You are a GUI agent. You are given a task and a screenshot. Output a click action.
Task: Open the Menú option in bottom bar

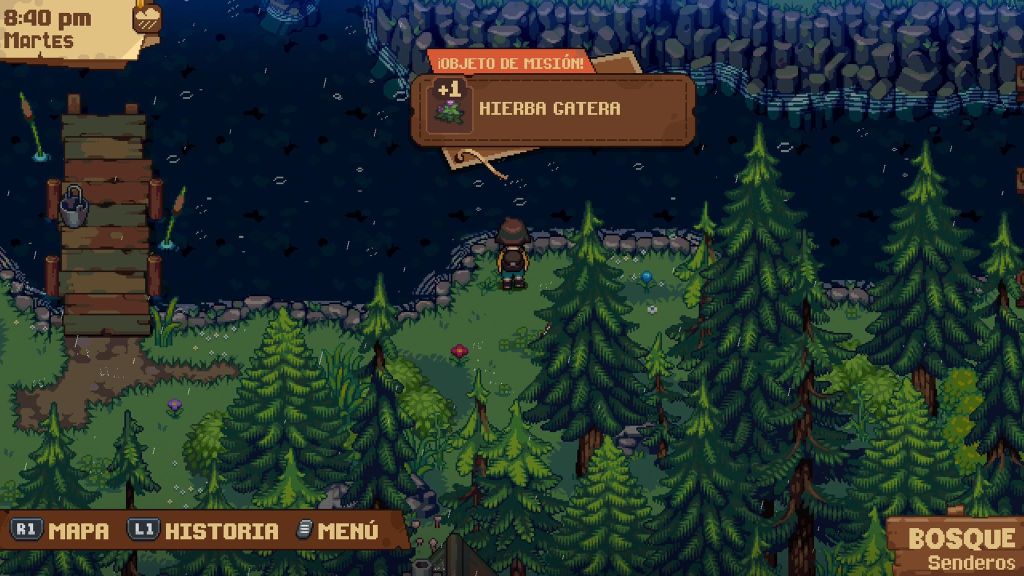pos(347,531)
